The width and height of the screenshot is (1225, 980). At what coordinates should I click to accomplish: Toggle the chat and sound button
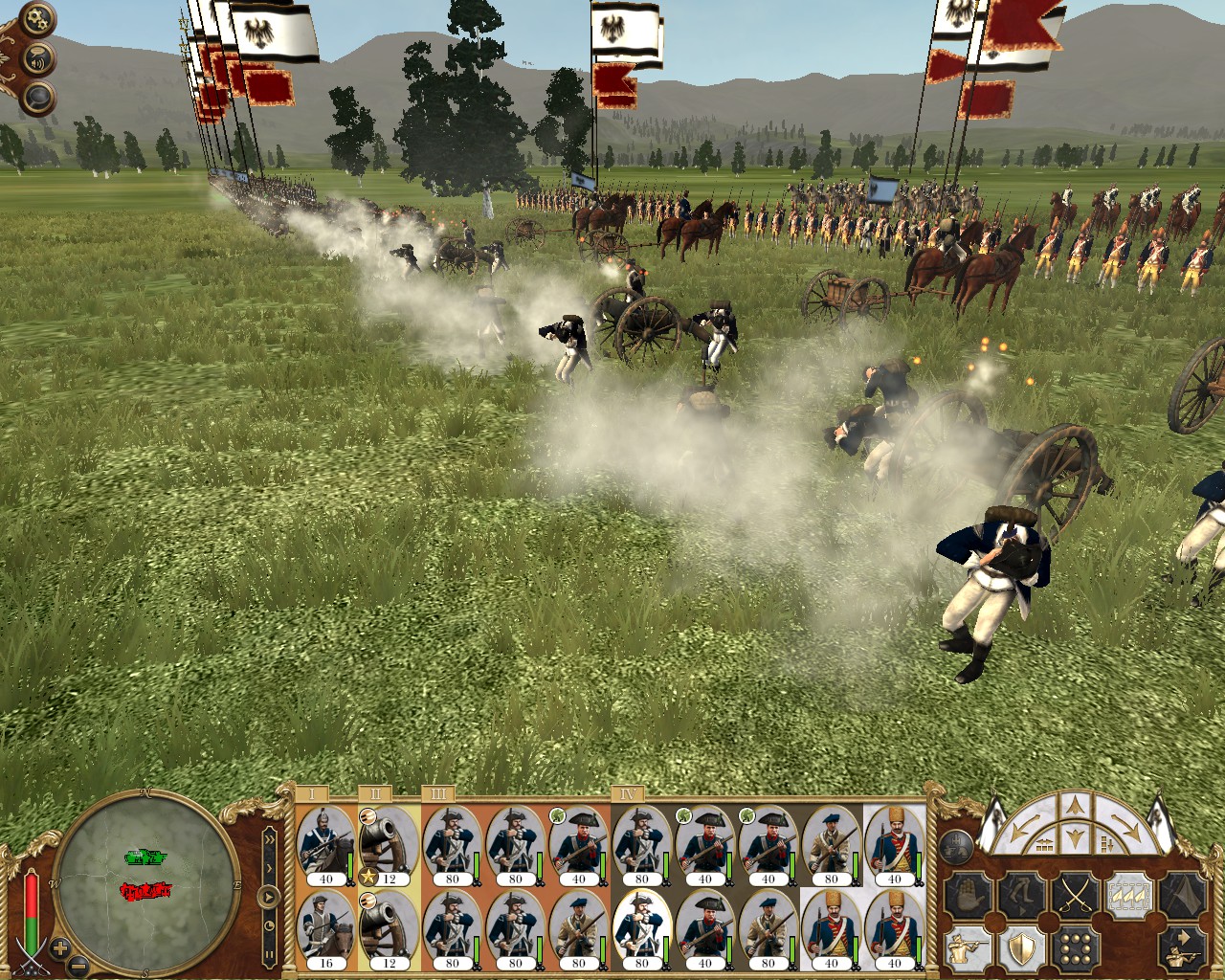(39, 58)
